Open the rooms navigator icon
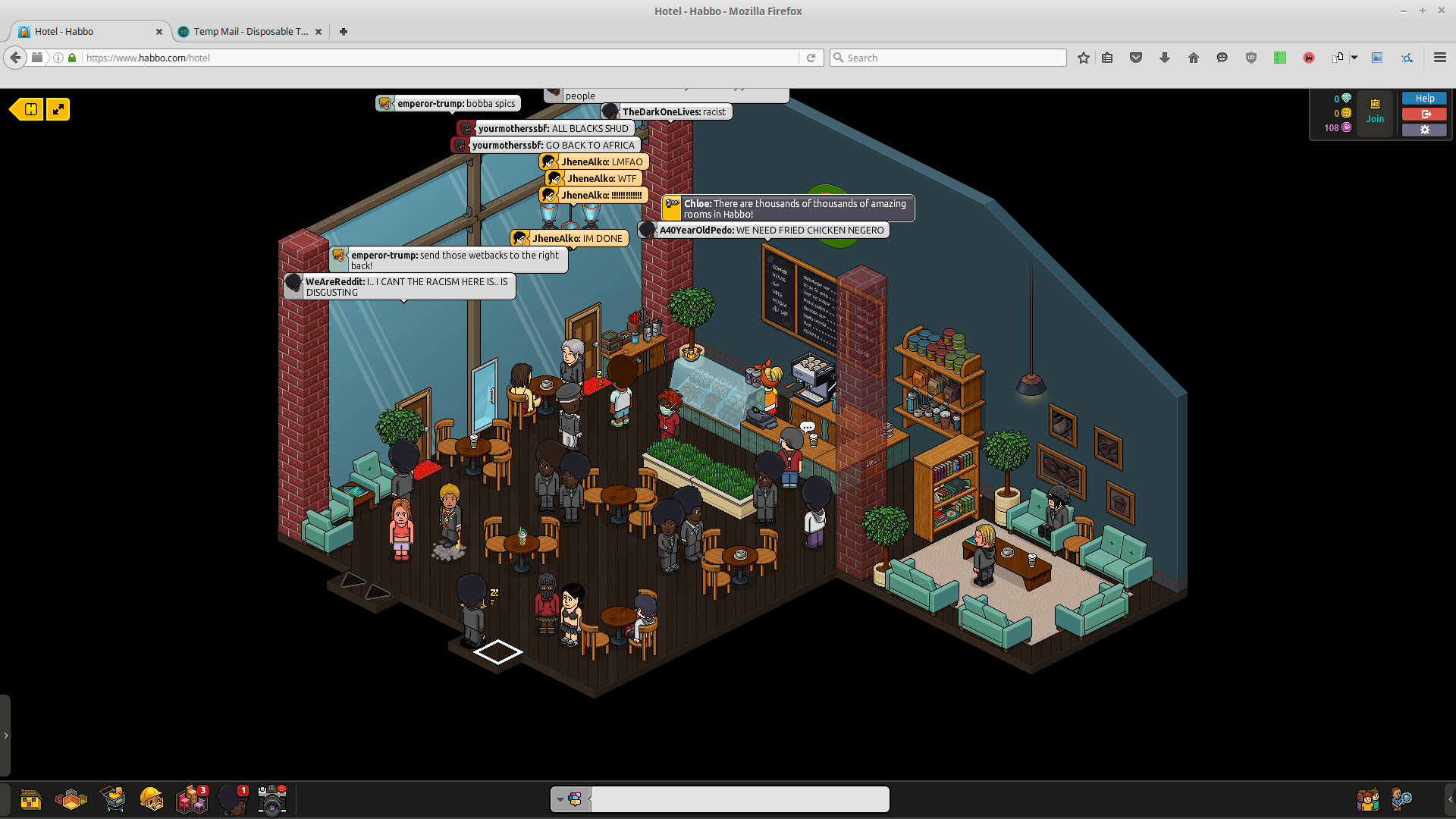The image size is (1456, 819). click(x=71, y=799)
